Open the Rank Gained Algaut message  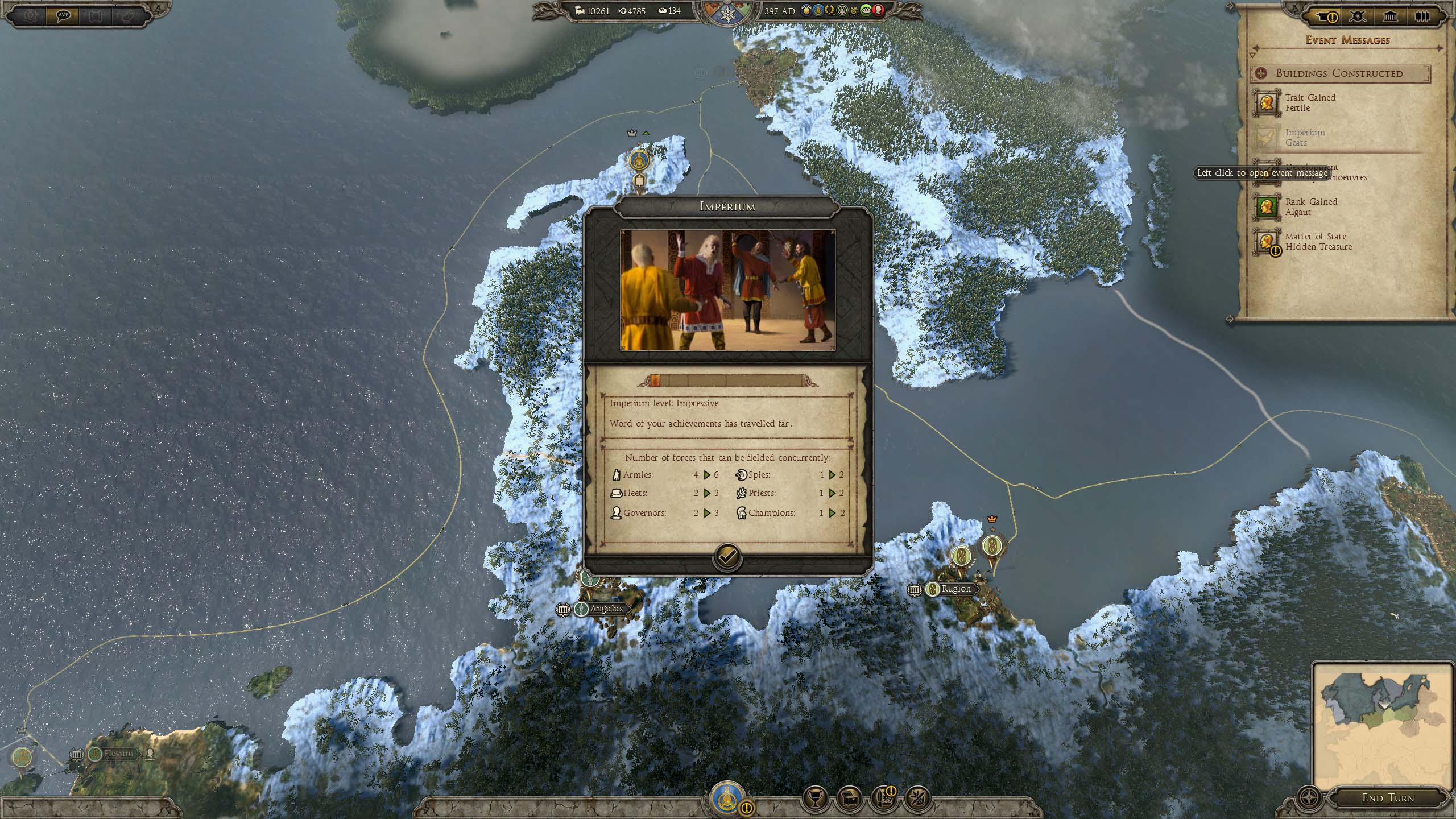coord(1310,207)
